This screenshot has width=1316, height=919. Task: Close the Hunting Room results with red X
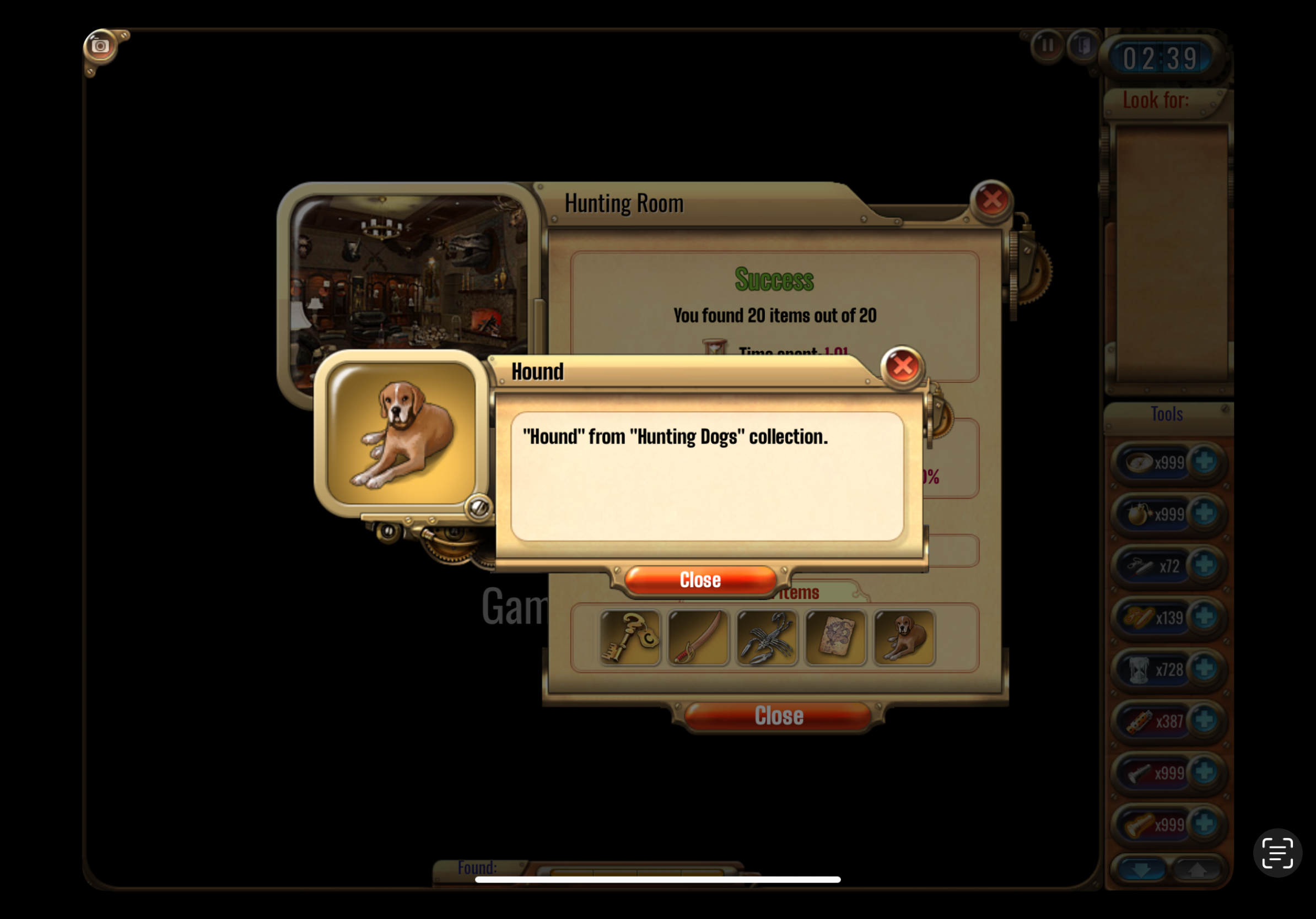point(991,200)
